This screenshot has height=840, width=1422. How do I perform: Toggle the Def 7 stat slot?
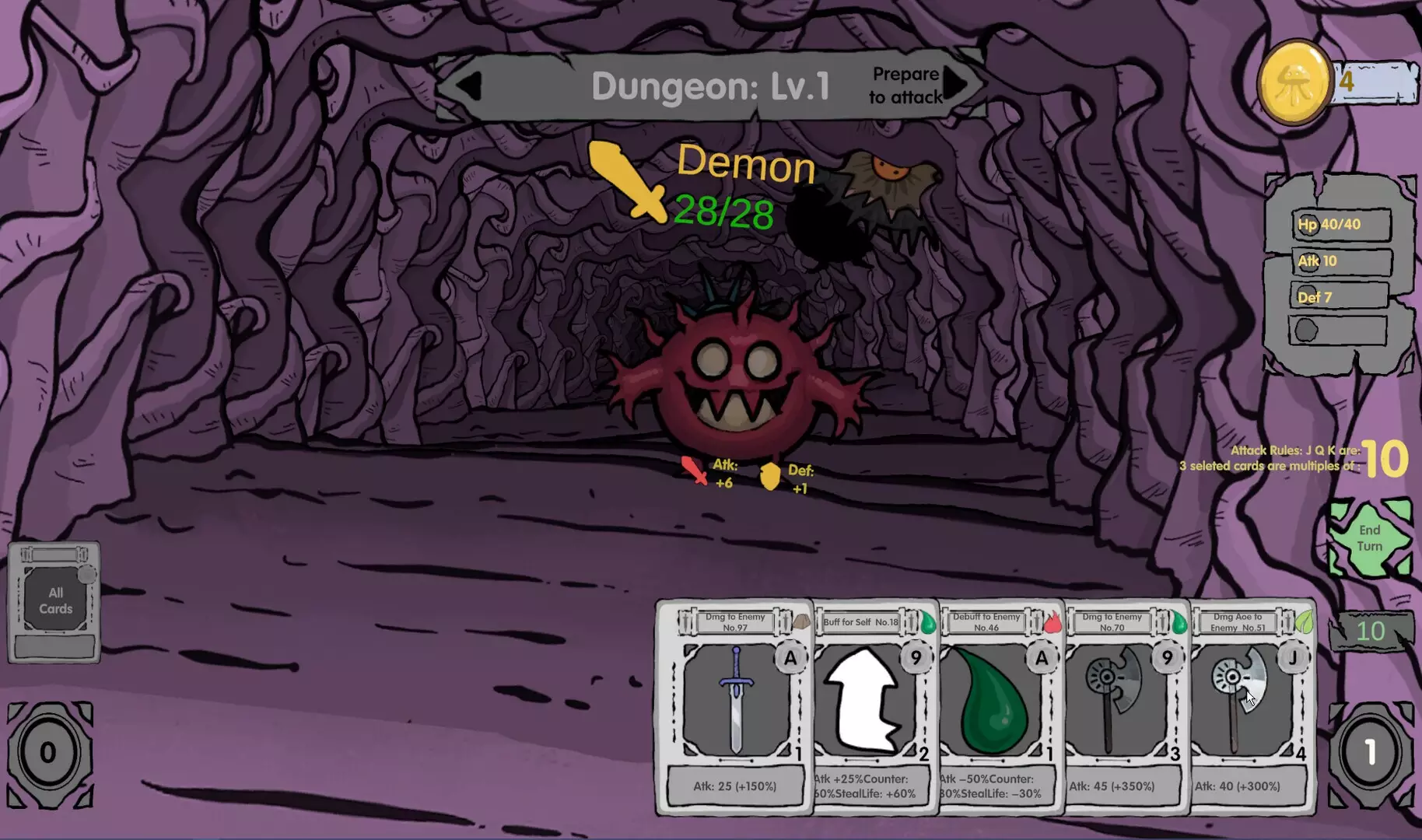1336,296
